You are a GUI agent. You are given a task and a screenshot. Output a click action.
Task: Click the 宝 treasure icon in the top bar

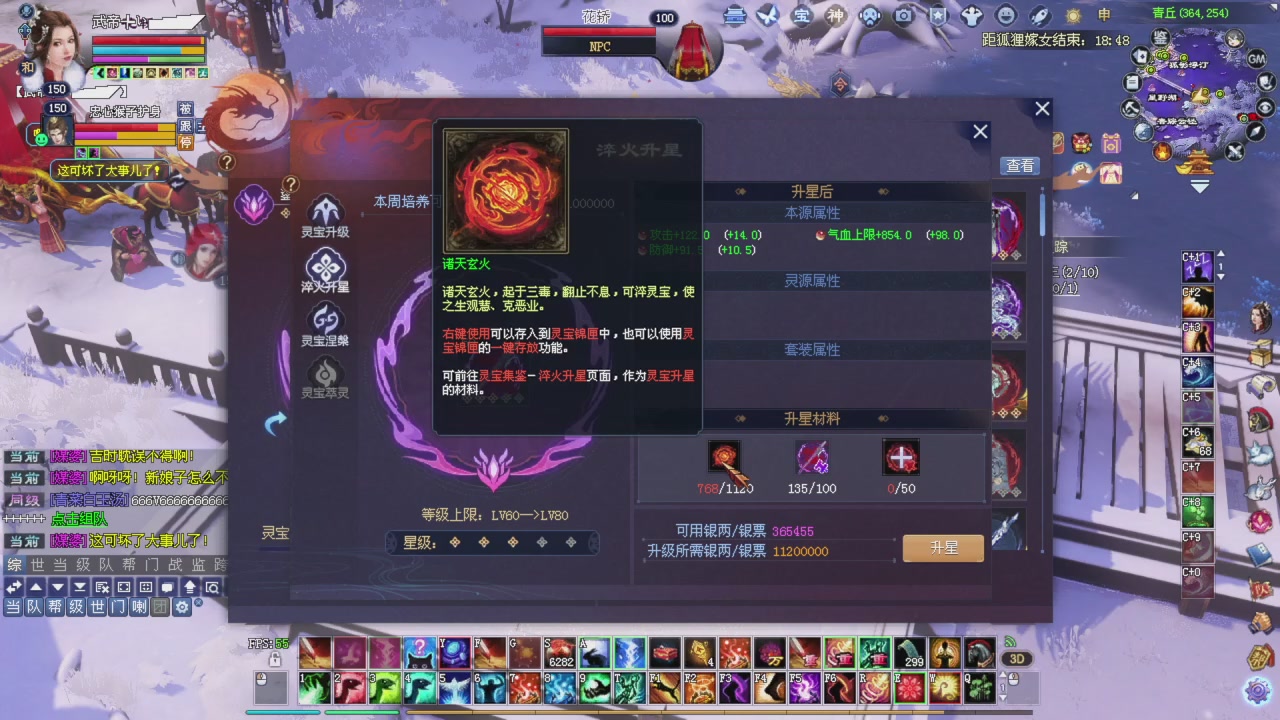[800, 17]
